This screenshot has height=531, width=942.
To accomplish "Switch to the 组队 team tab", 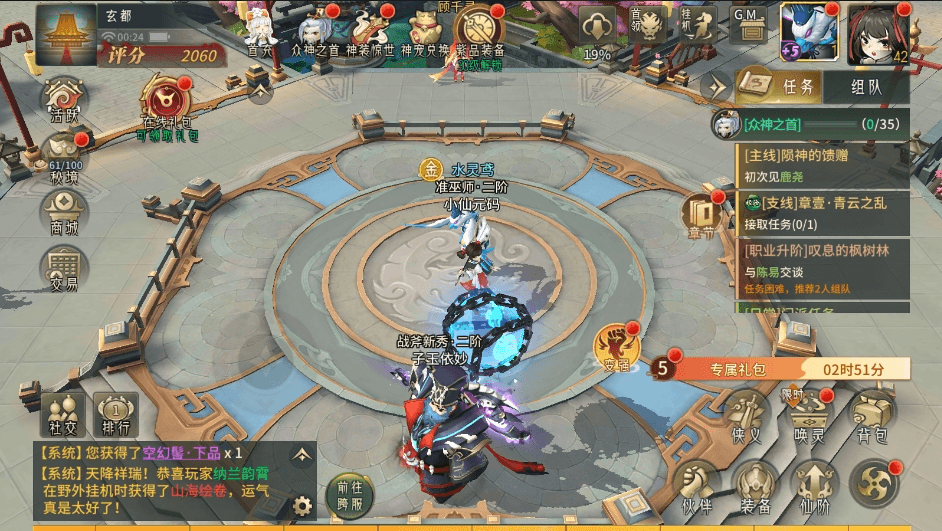I will click(866, 86).
